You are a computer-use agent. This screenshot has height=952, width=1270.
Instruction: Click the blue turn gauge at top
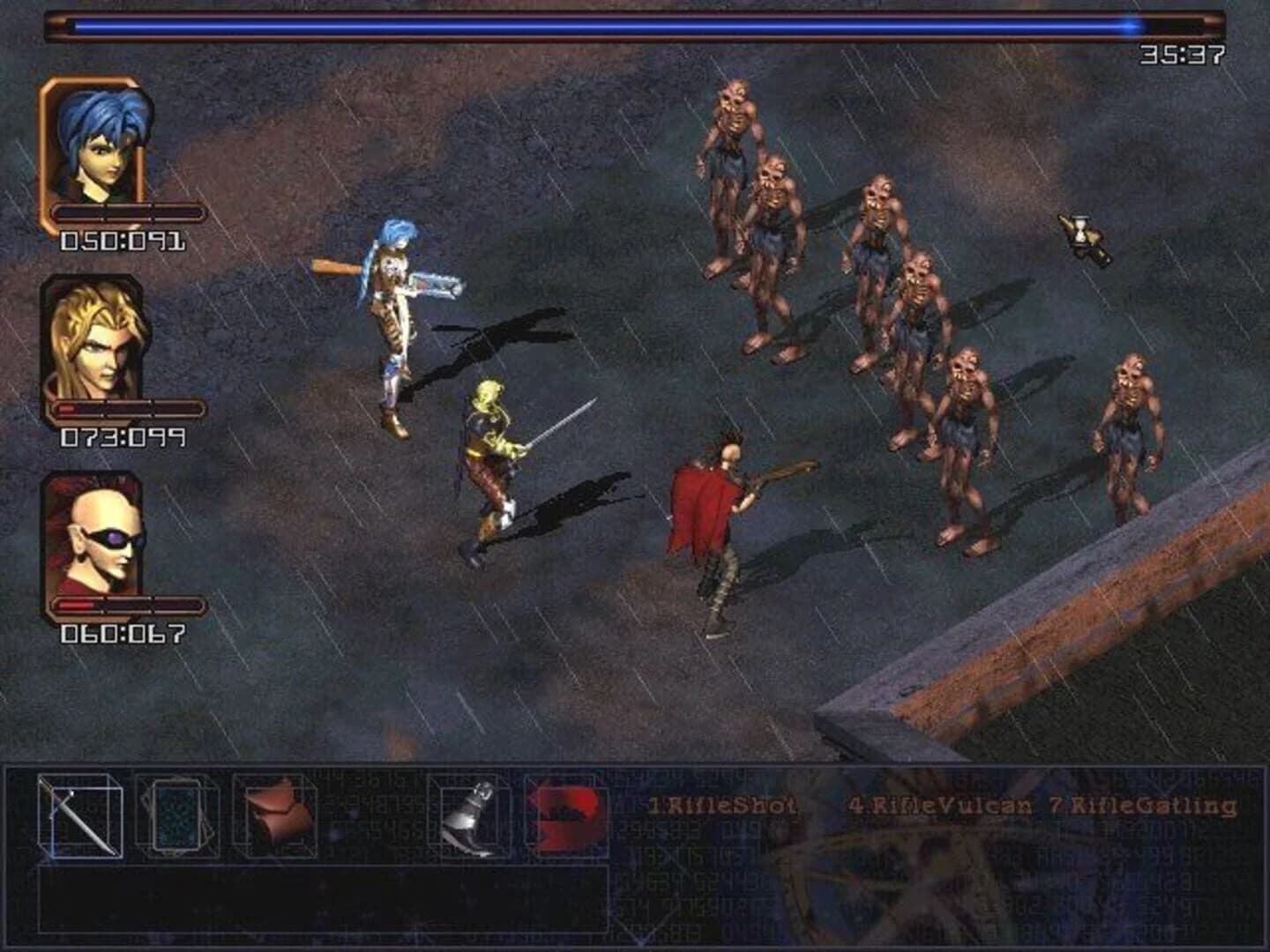(617, 26)
